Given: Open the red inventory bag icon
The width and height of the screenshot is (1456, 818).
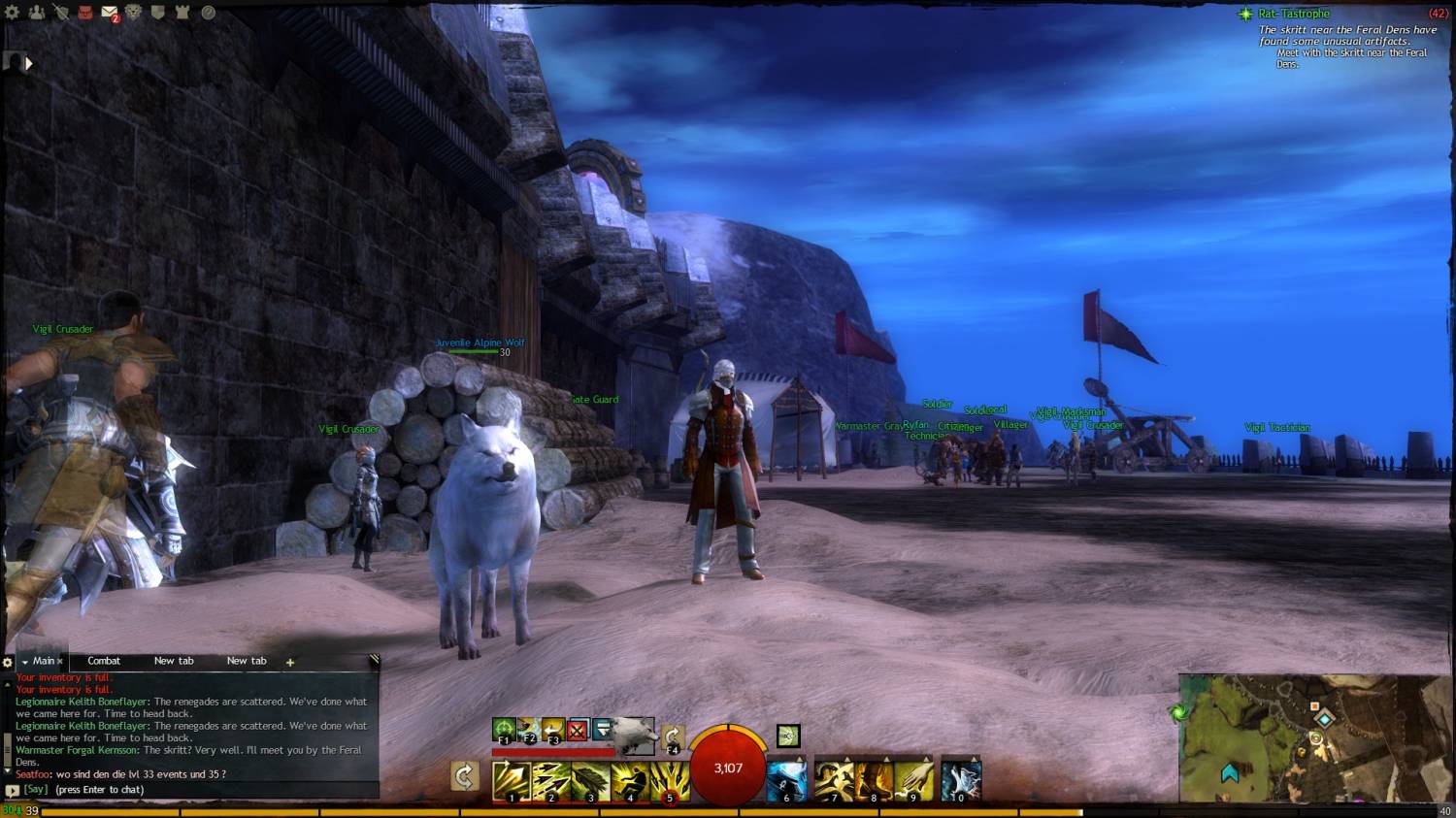Looking at the screenshot, I should coord(84,13).
